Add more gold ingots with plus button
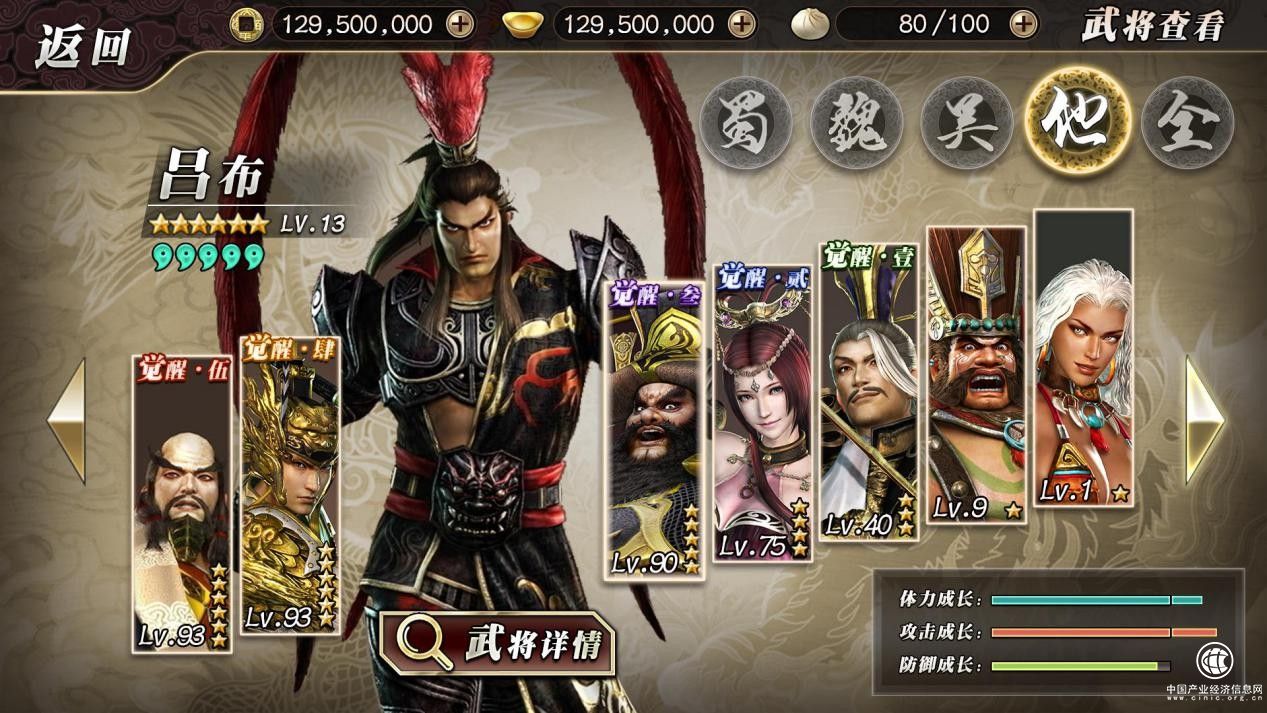This screenshot has height=713, width=1267. [741, 24]
